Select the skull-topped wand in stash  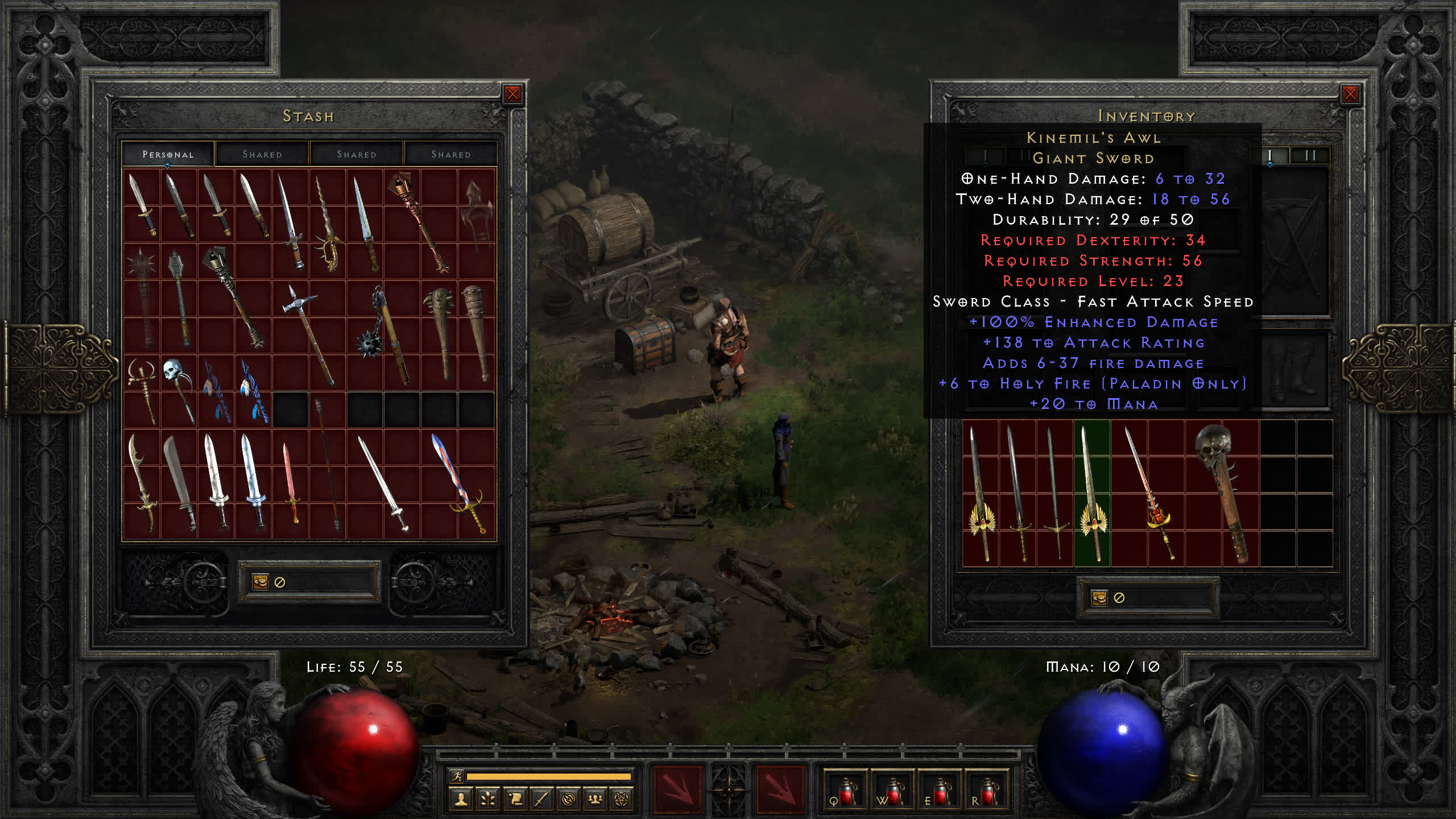tap(177, 390)
